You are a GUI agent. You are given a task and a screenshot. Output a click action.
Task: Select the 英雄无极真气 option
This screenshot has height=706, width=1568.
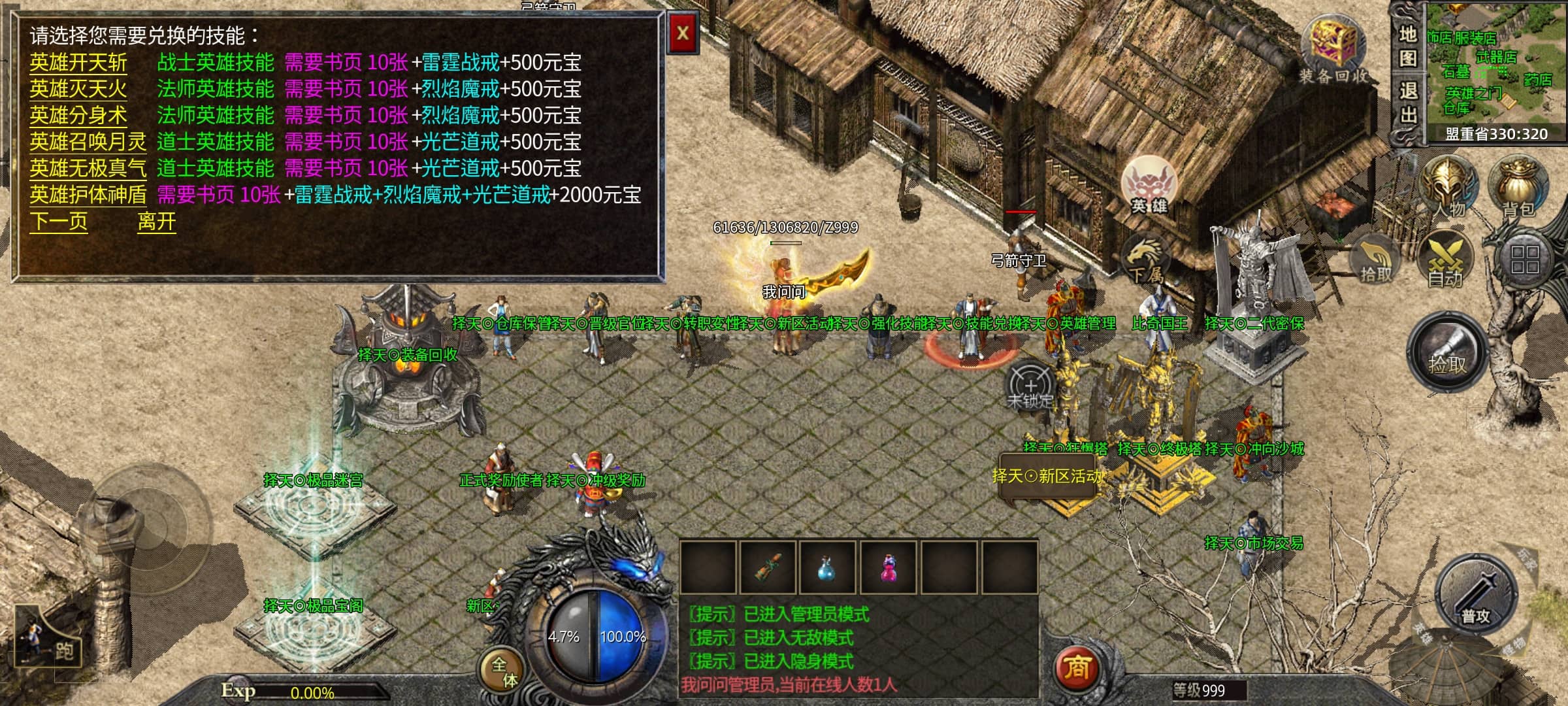[x=88, y=169]
